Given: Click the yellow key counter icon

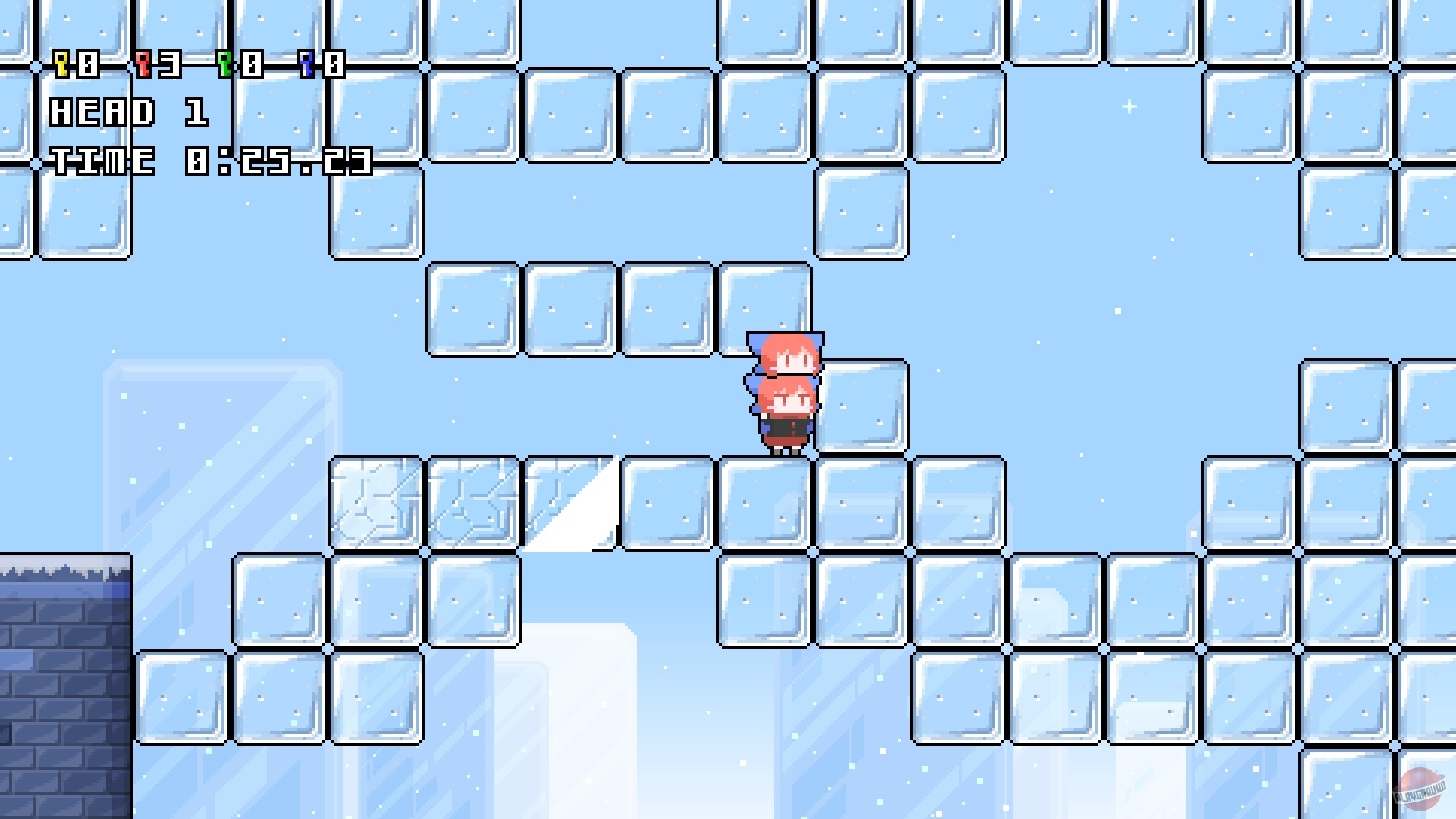Looking at the screenshot, I should [x=60, y=64].
